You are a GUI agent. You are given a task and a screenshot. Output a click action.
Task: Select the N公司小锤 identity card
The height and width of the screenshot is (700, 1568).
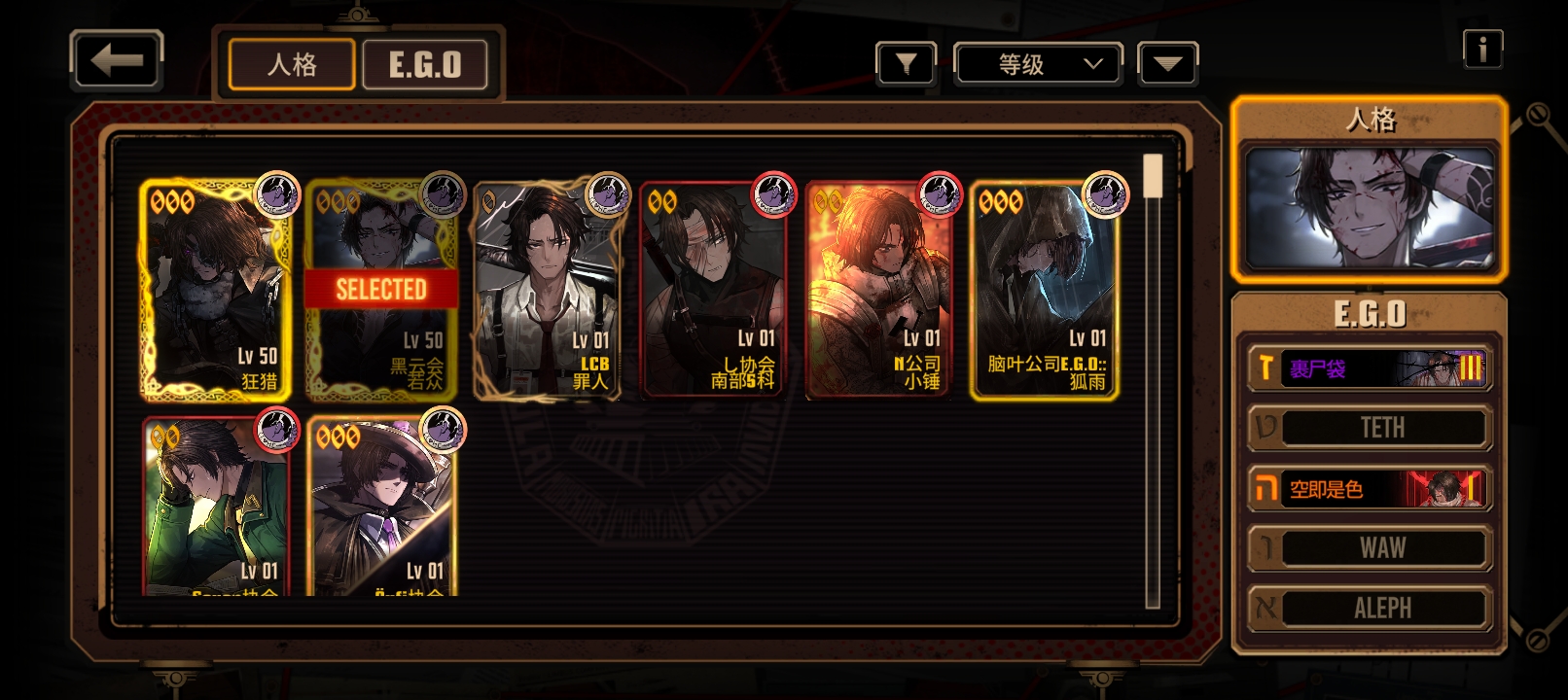coord(878,290)
